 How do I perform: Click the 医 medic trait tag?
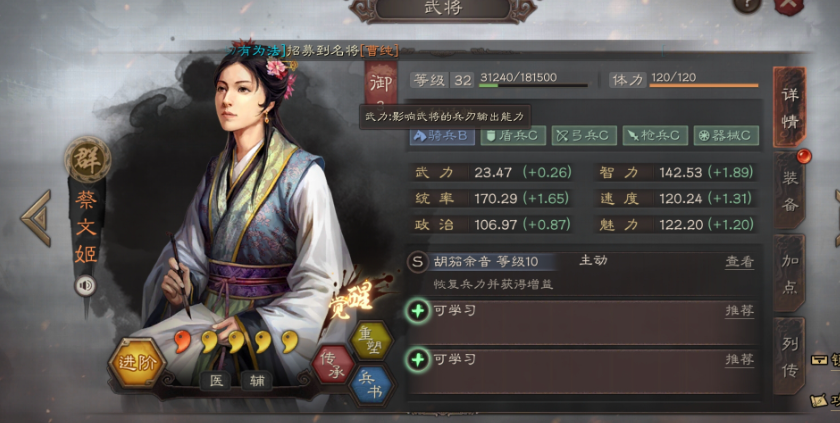coord(215,381)
